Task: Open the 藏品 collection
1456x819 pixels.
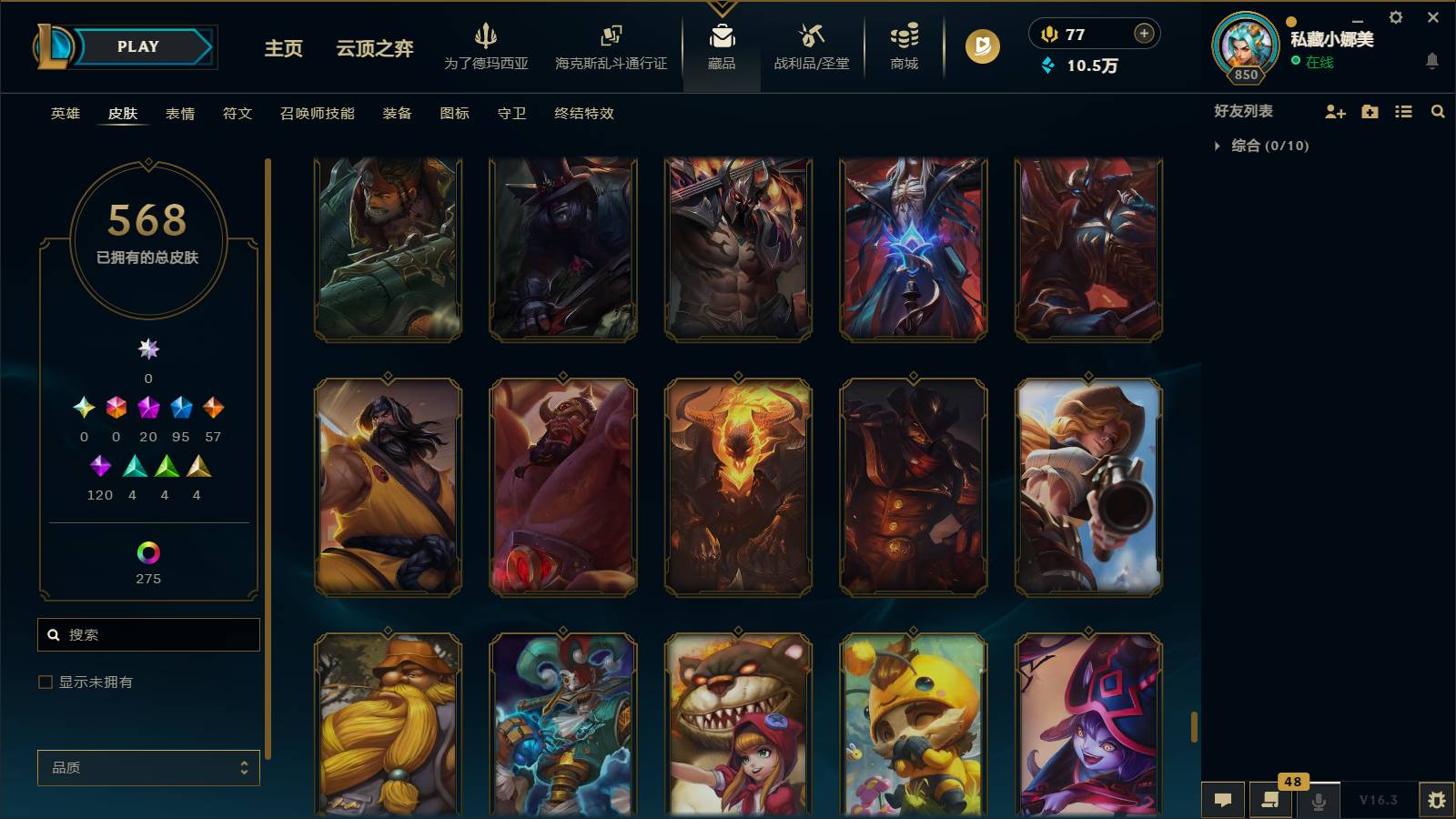Action: [722, 47]
